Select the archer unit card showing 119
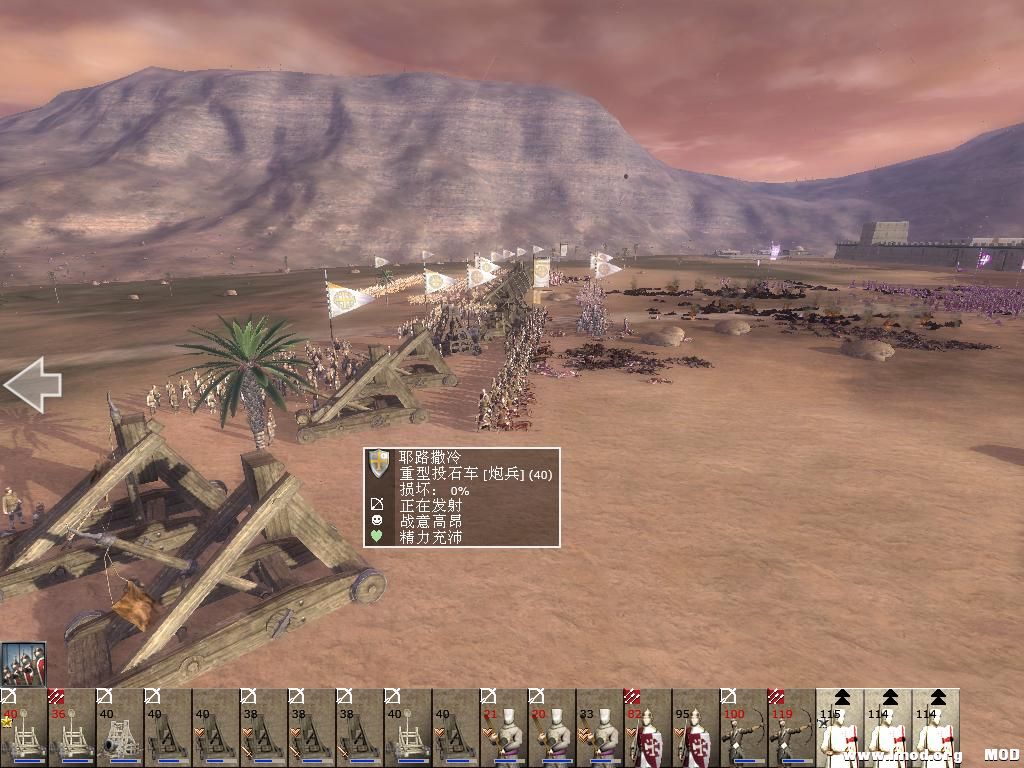Viewport: 1024px width, 768px height. (791, 728)
